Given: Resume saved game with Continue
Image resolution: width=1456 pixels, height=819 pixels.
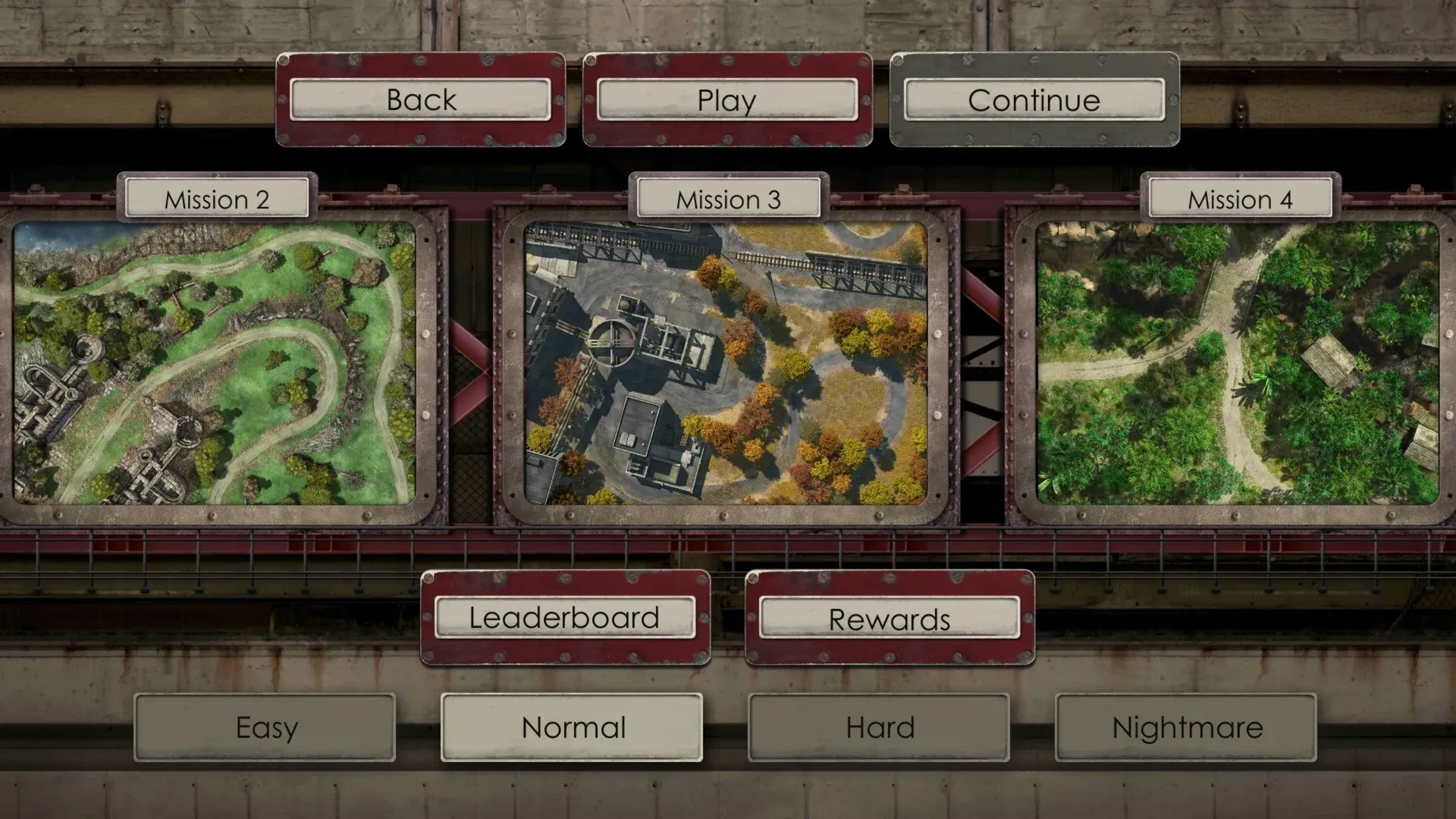Looking at the screenshot, I should click(x=1034, y=100).
